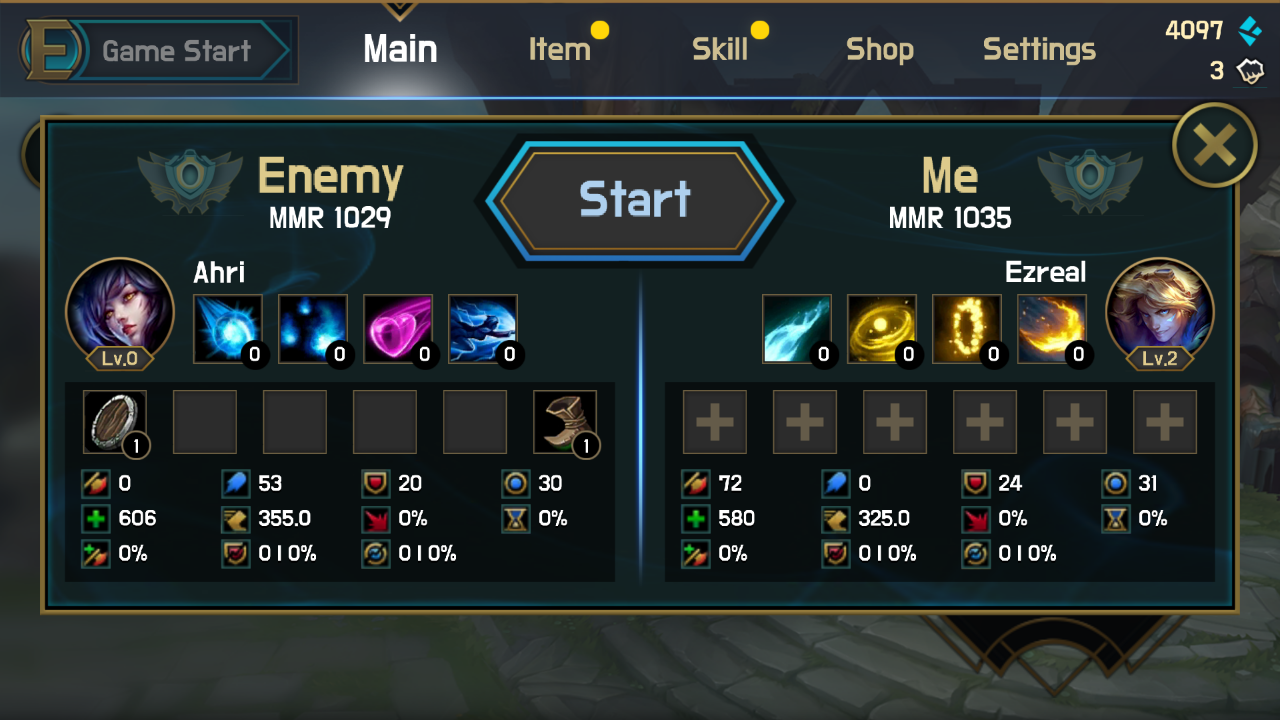Go to the Shop tab

879,49
